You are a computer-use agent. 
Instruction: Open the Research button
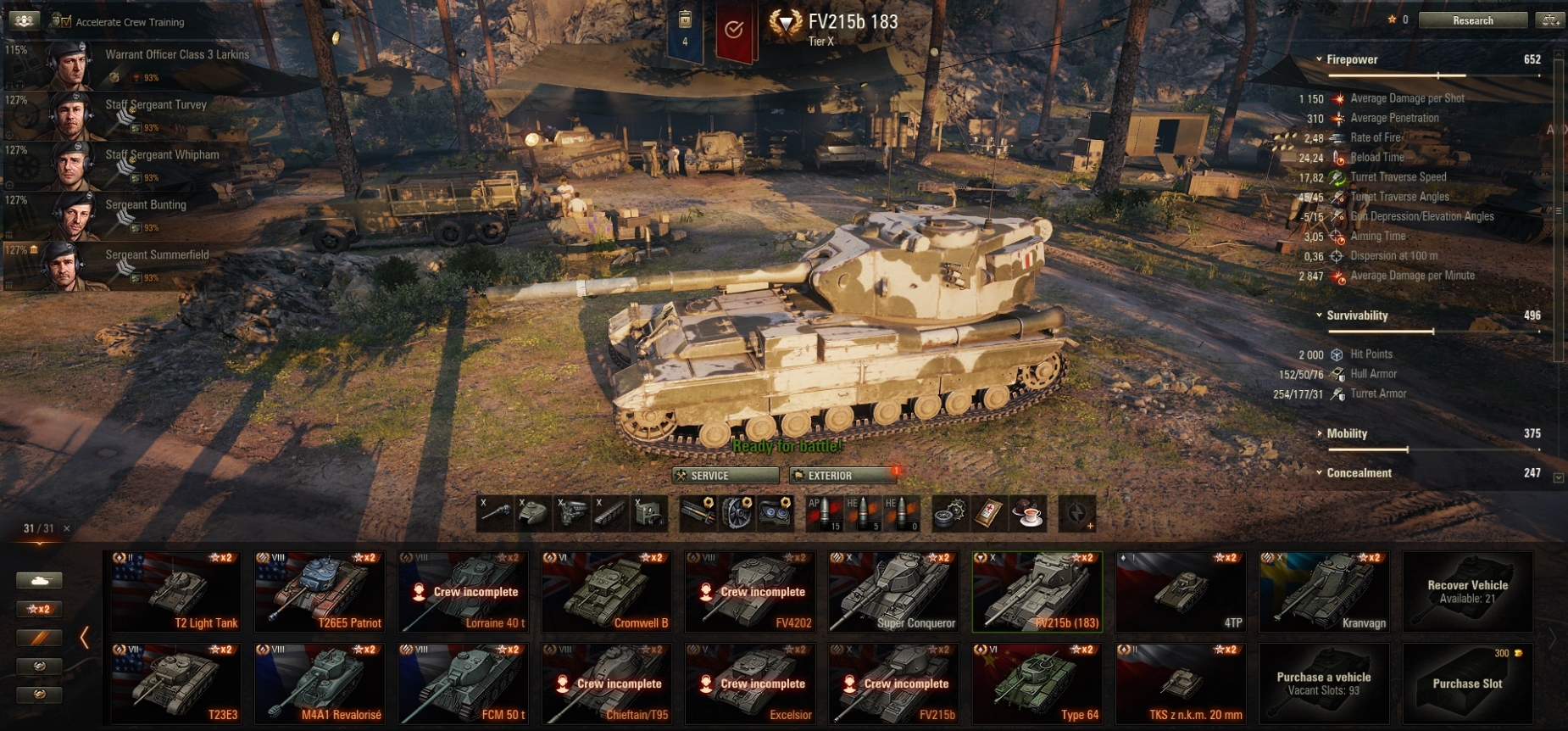[x=1472, y=20]
